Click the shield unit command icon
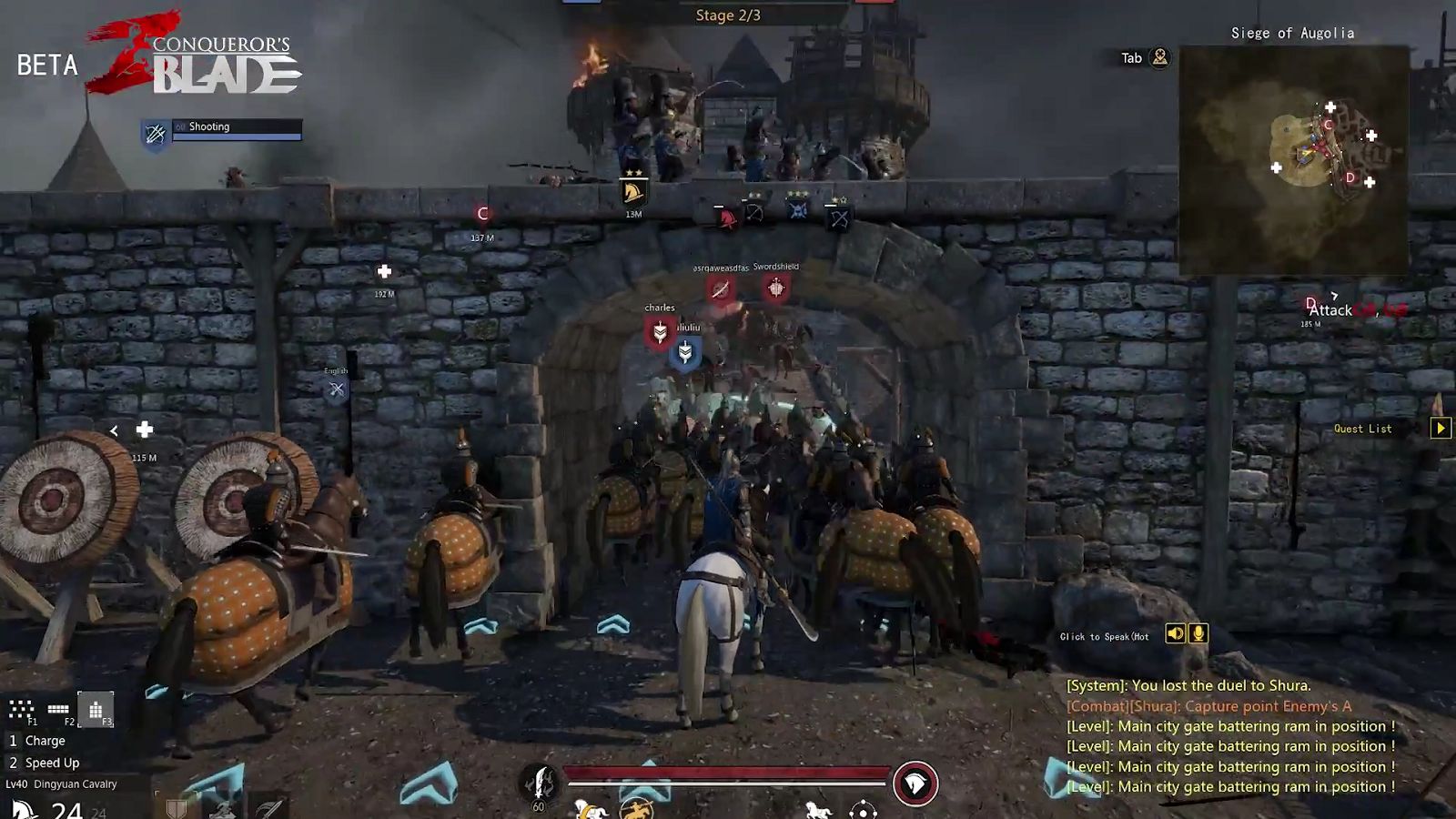 pyautogui.click(x=177, y=808)
